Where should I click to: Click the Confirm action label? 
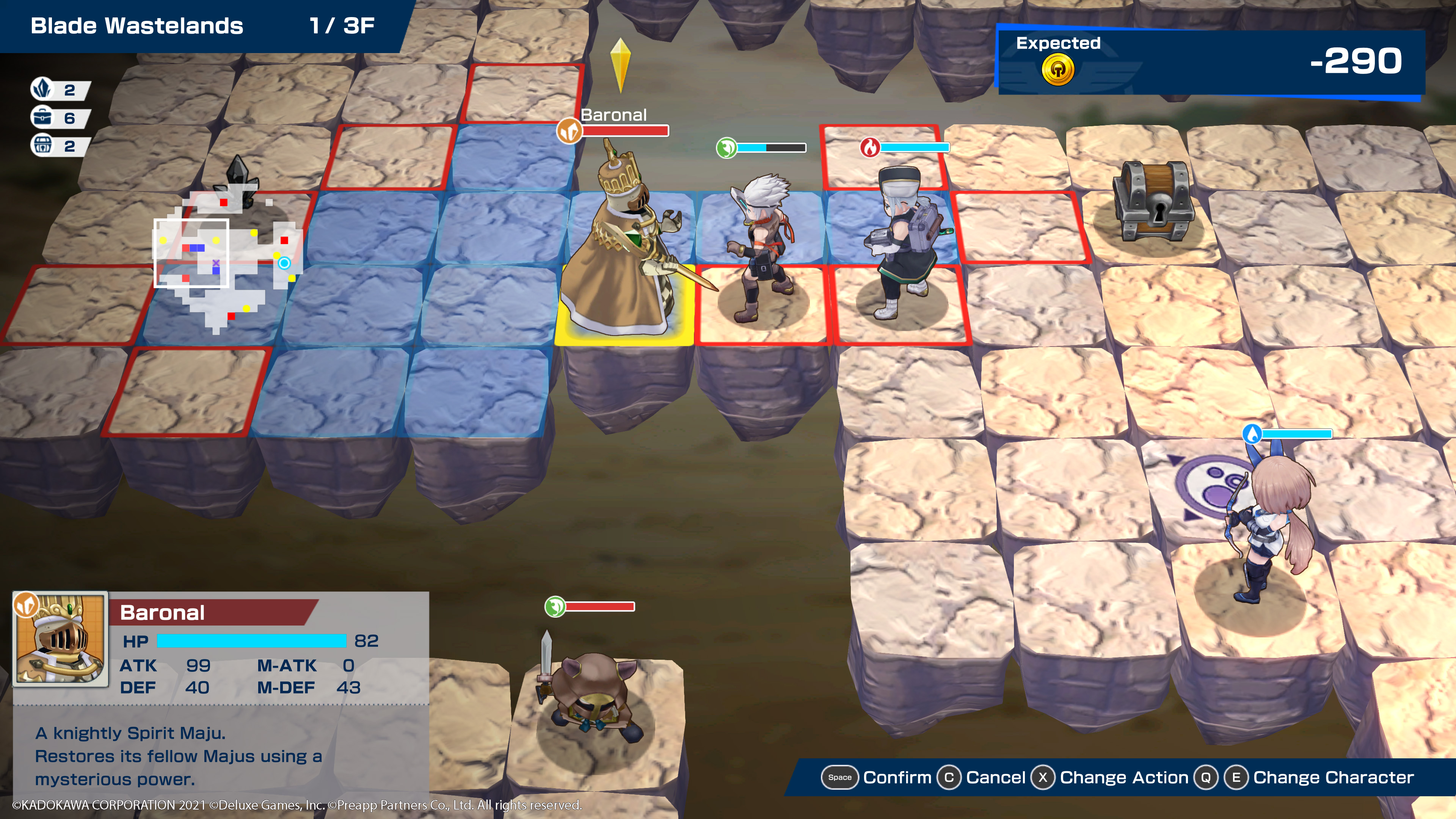point(896,777)
